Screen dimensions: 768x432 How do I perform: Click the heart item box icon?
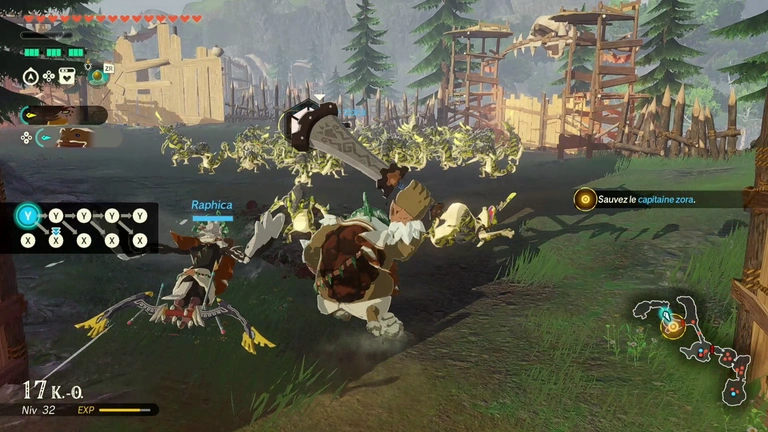[67, 75]
